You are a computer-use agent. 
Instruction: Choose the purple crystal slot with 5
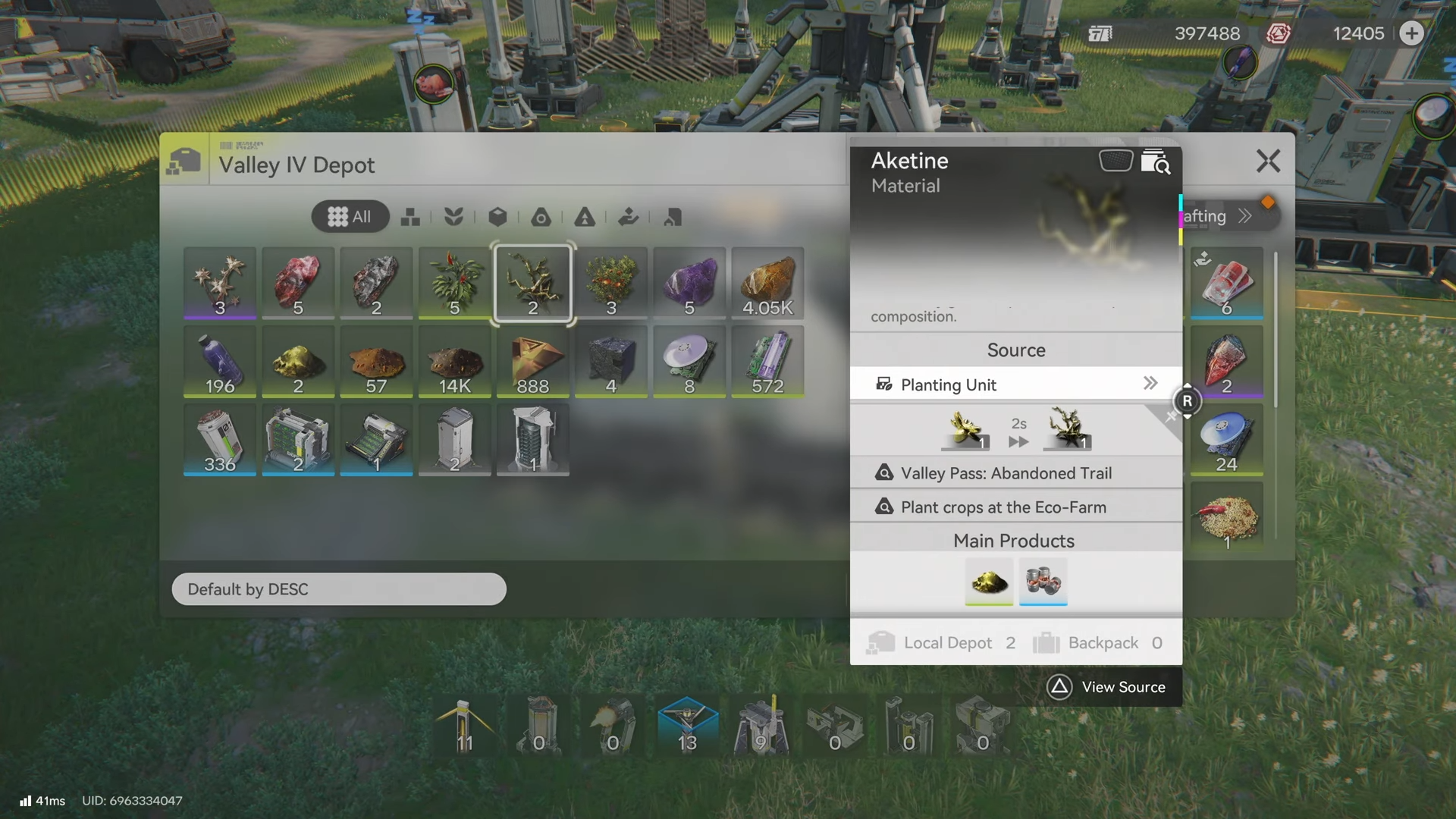tap(689, 284)
